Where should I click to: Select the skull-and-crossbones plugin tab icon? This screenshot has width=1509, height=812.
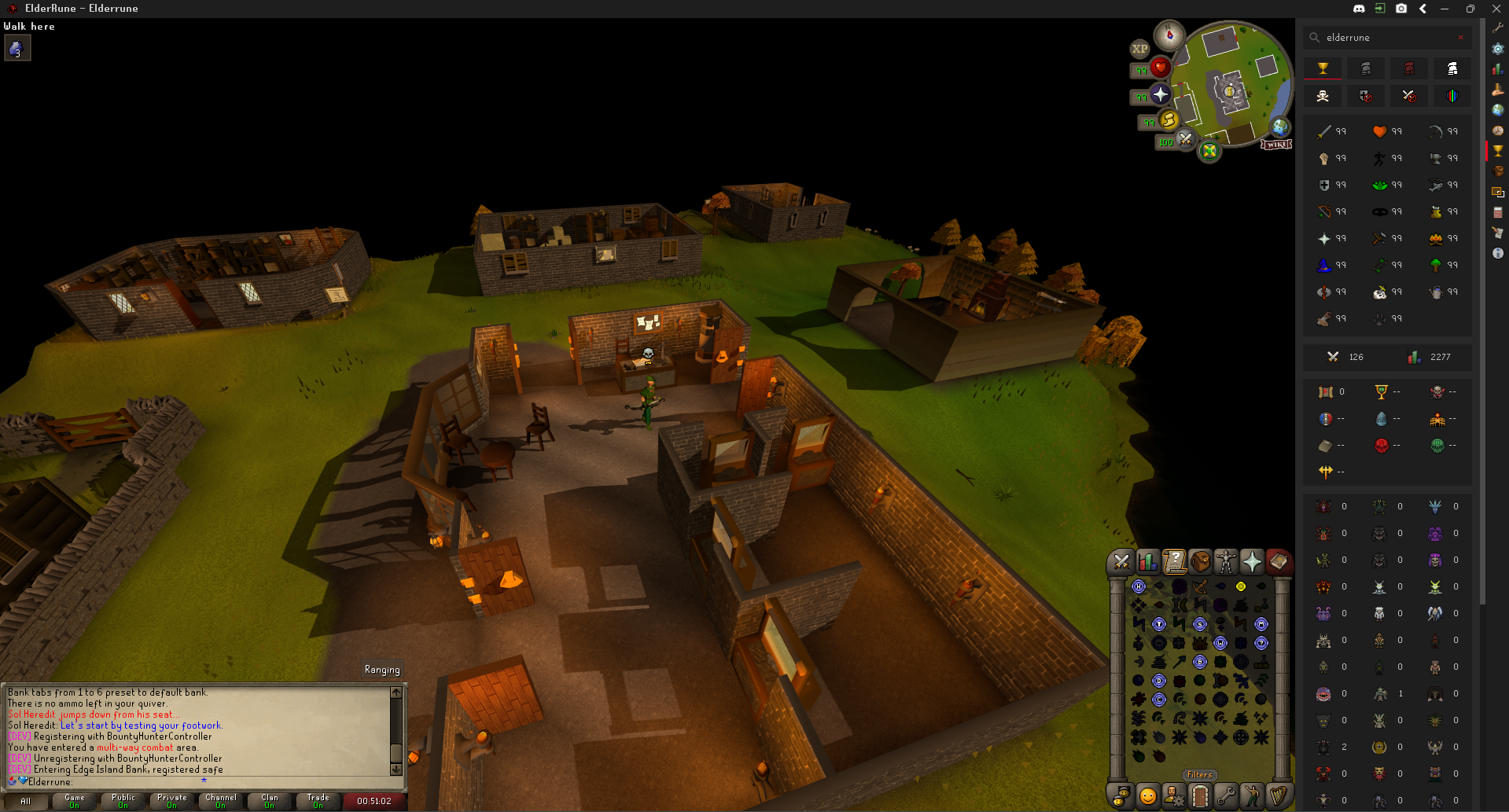click(x=1323, y=96)
